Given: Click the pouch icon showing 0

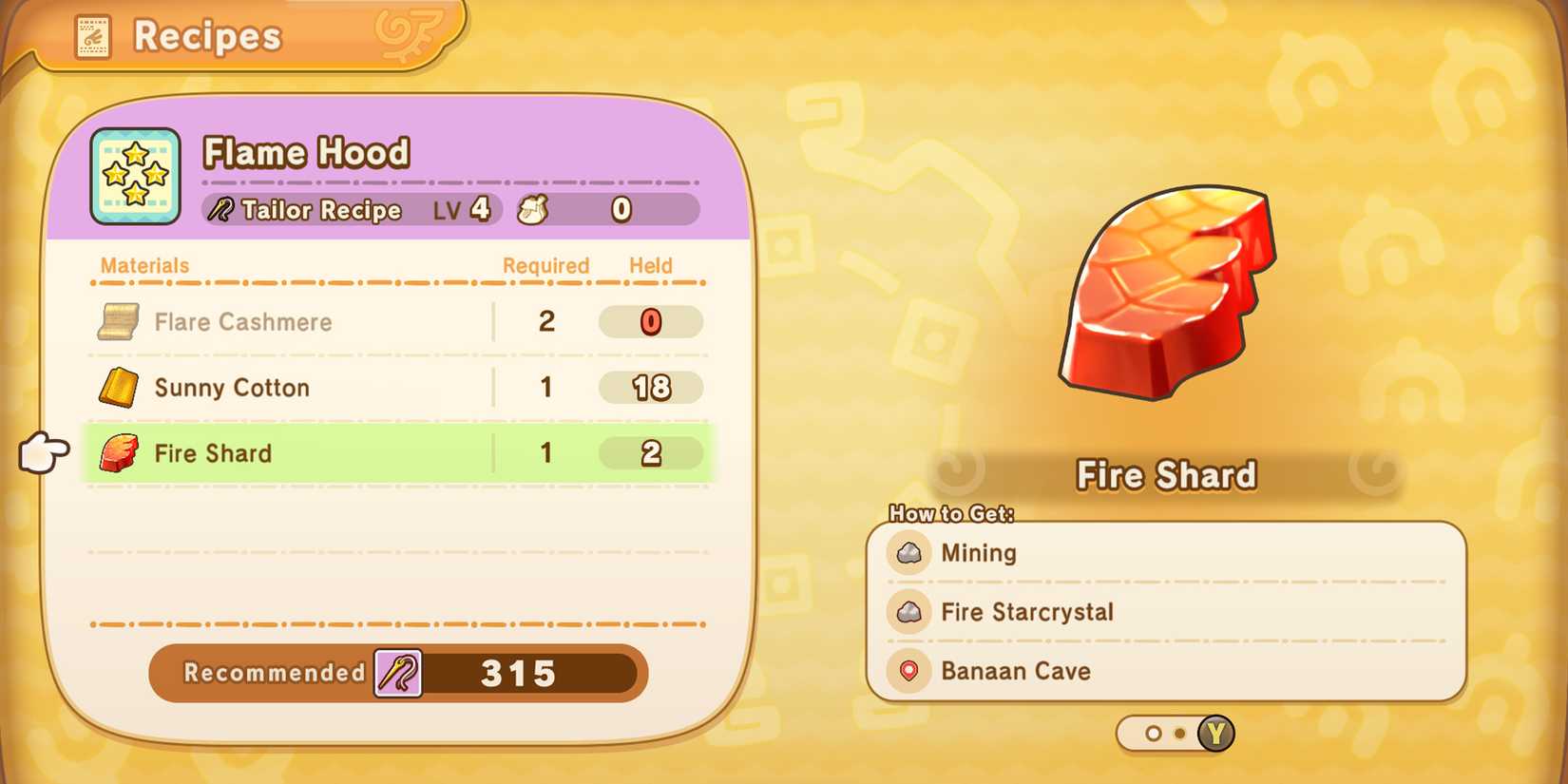Looking at the screenshot, I should tap(529, 209).
